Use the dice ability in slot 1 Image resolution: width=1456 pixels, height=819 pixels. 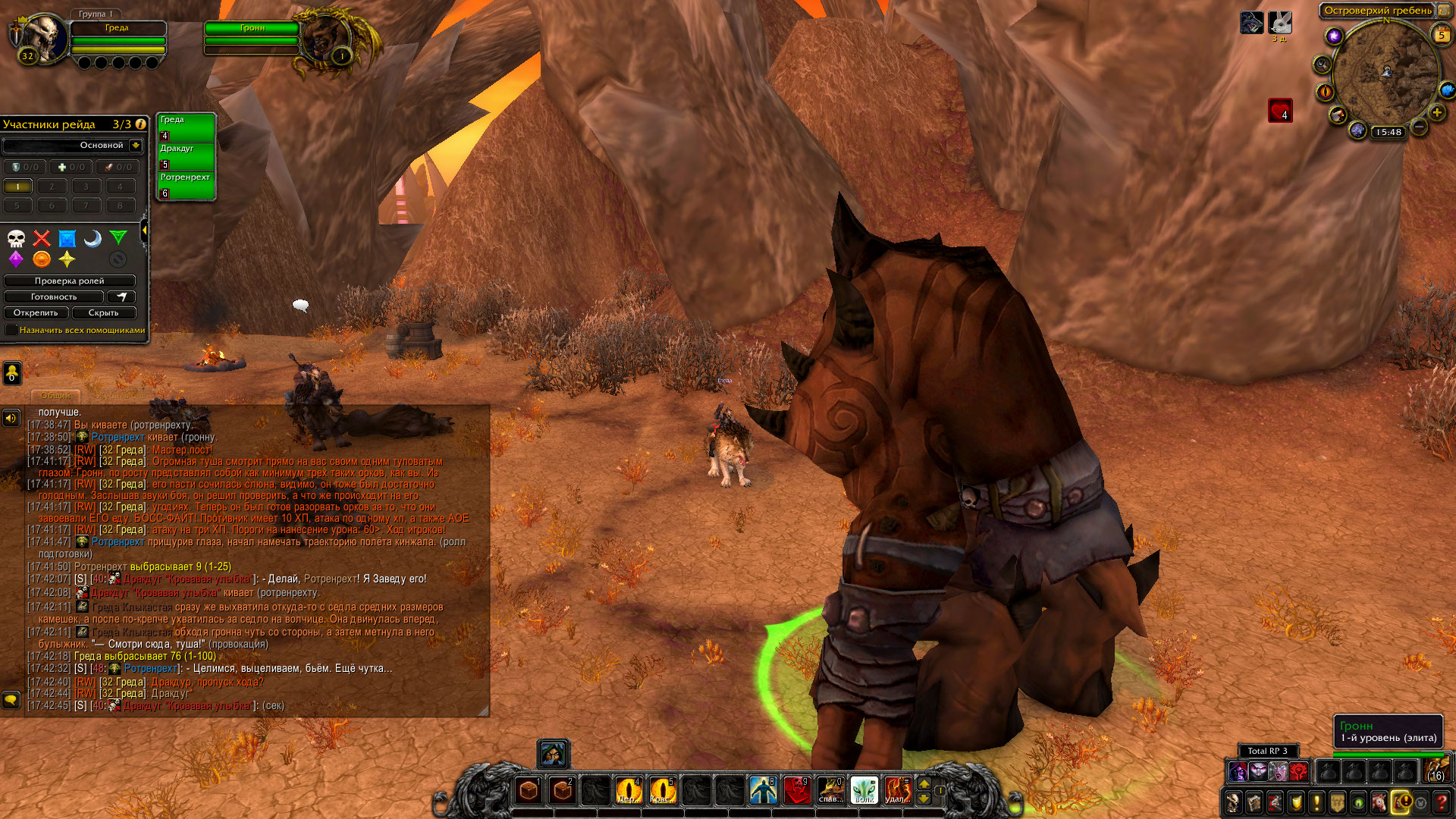[x=529, y=790]
